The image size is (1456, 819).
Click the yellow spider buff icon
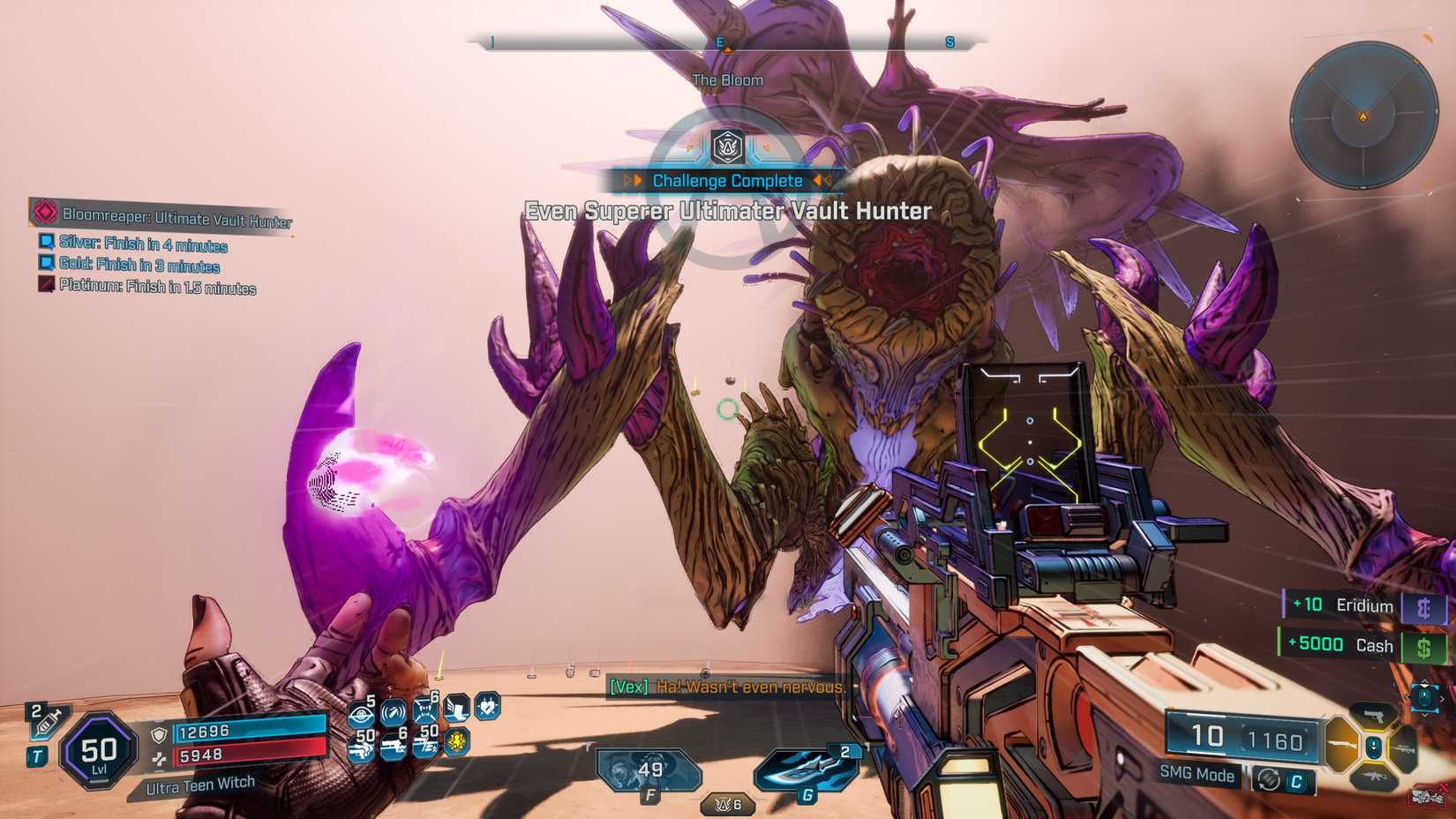point(456,743)
